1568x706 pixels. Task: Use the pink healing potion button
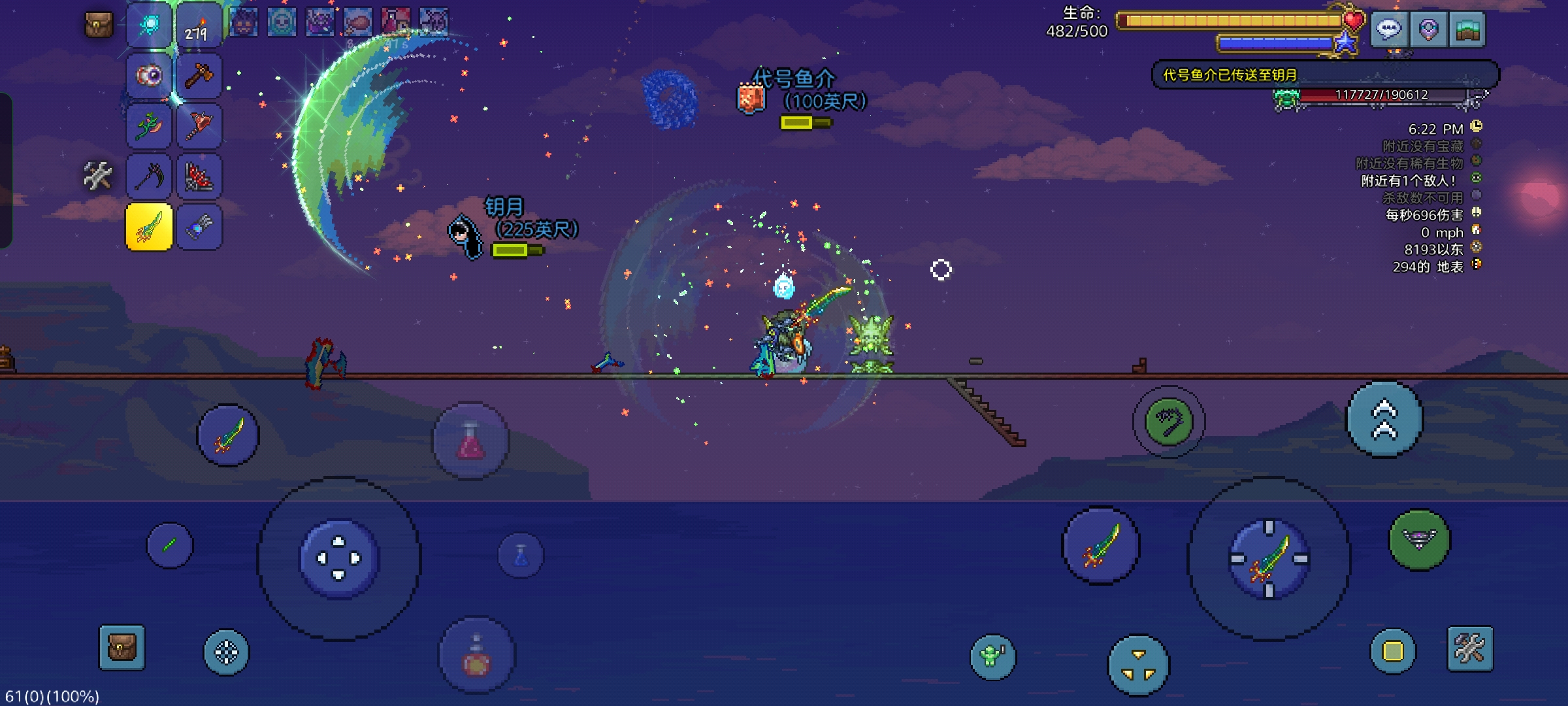[470, 441]
